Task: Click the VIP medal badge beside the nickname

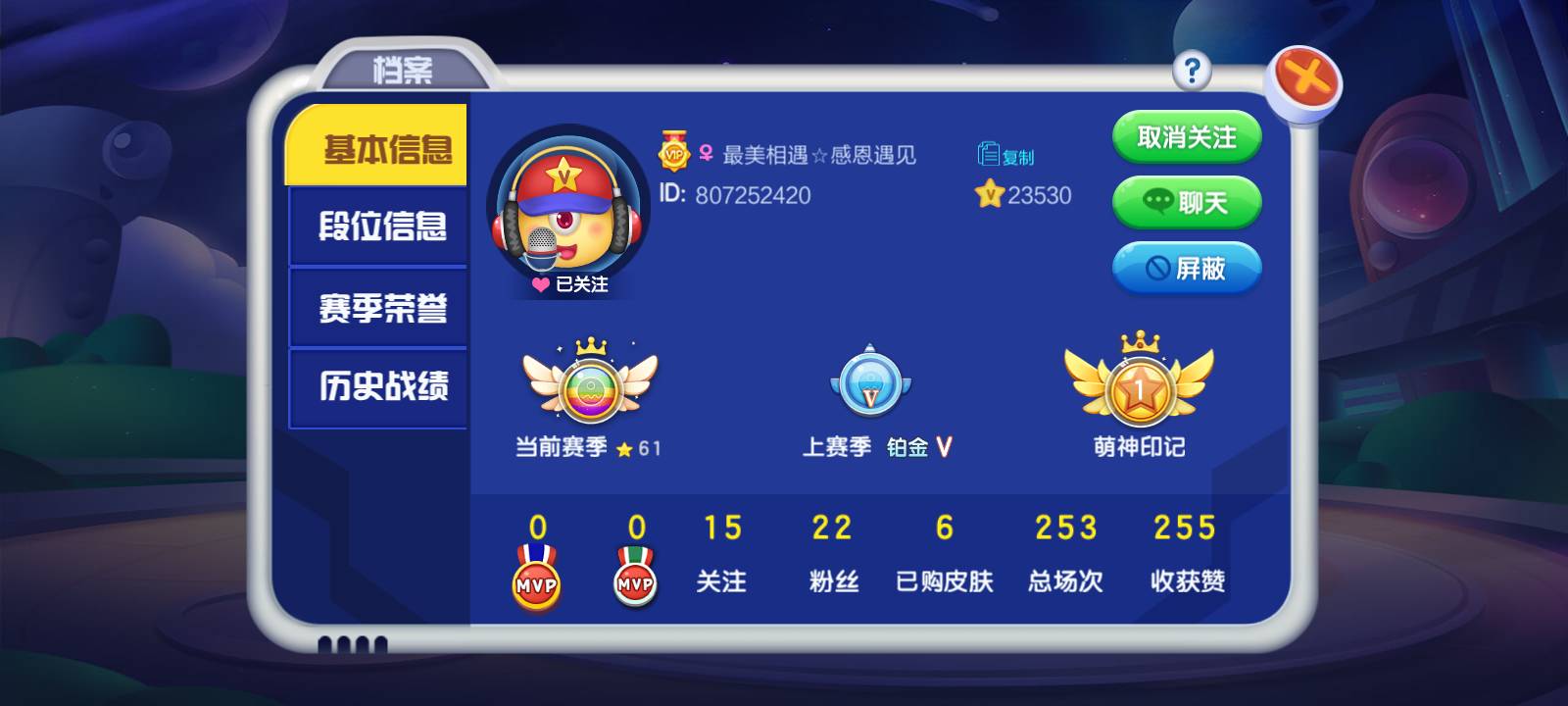Action: click(x=673, y=154)
